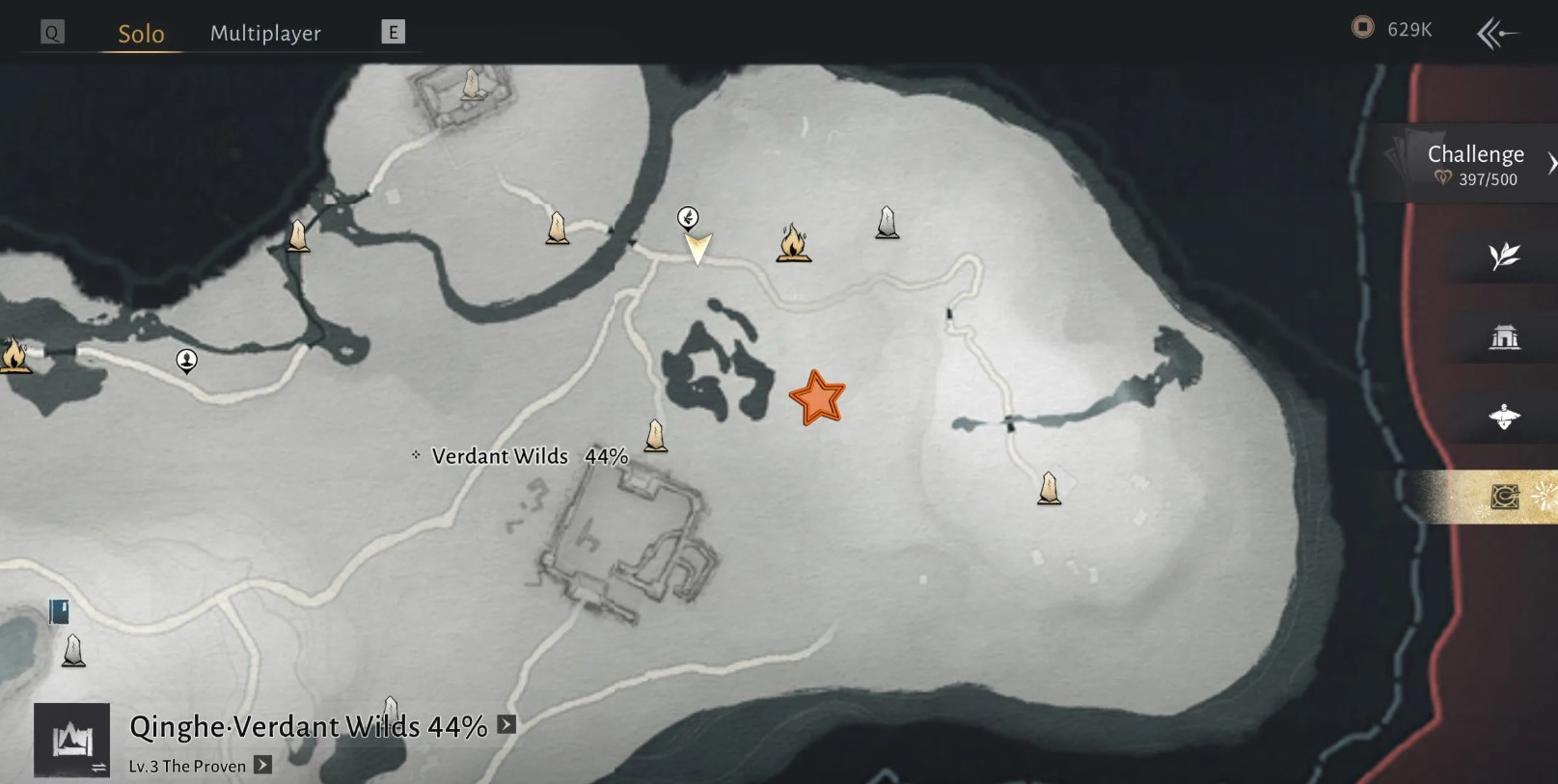The image size is (1558, 784).
Task: Expand the Qinghe·Verdant Wilds 44% details arrow
Action: (506, 725)
